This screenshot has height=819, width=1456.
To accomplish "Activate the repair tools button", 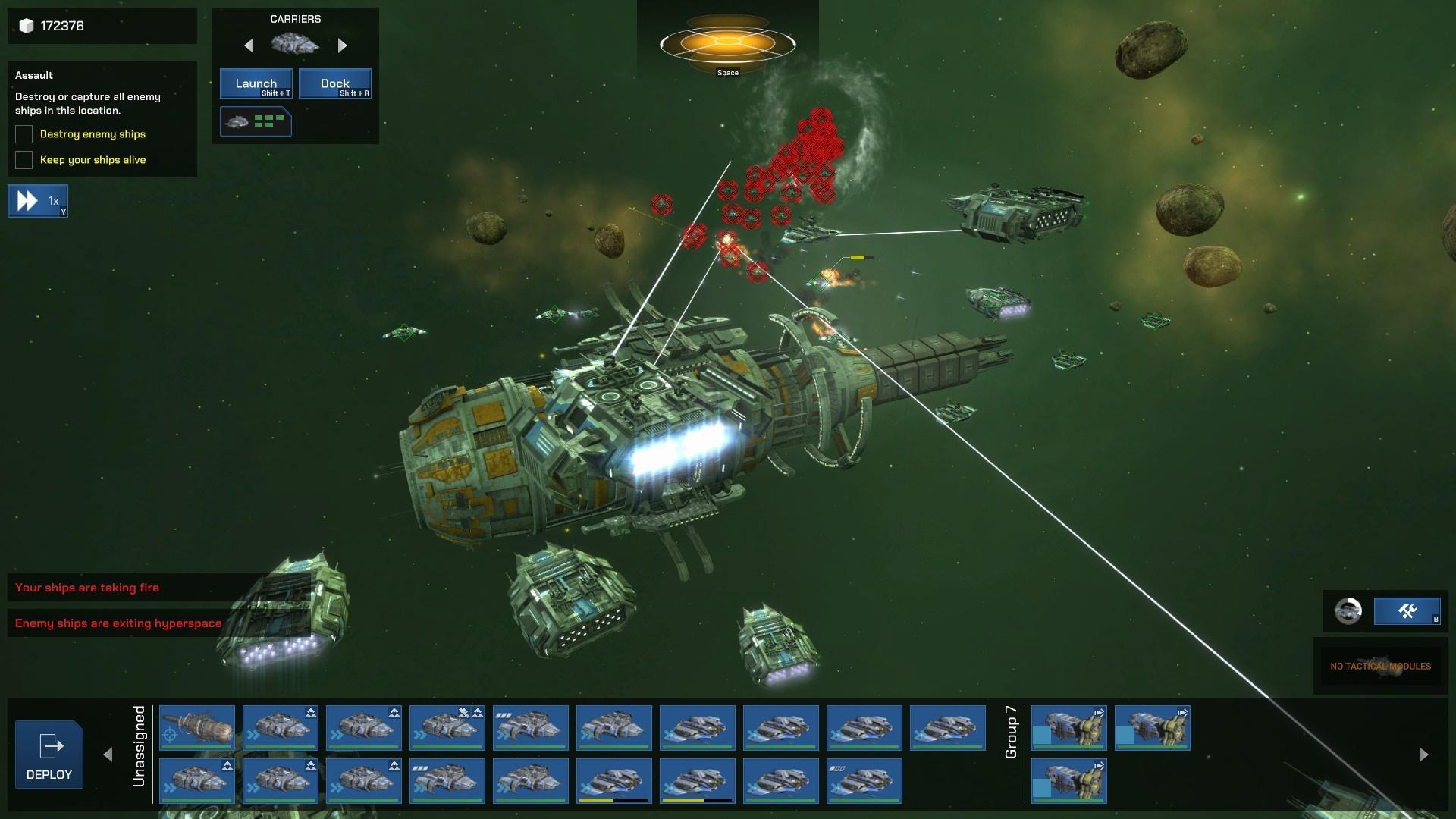I will 1407,610.
